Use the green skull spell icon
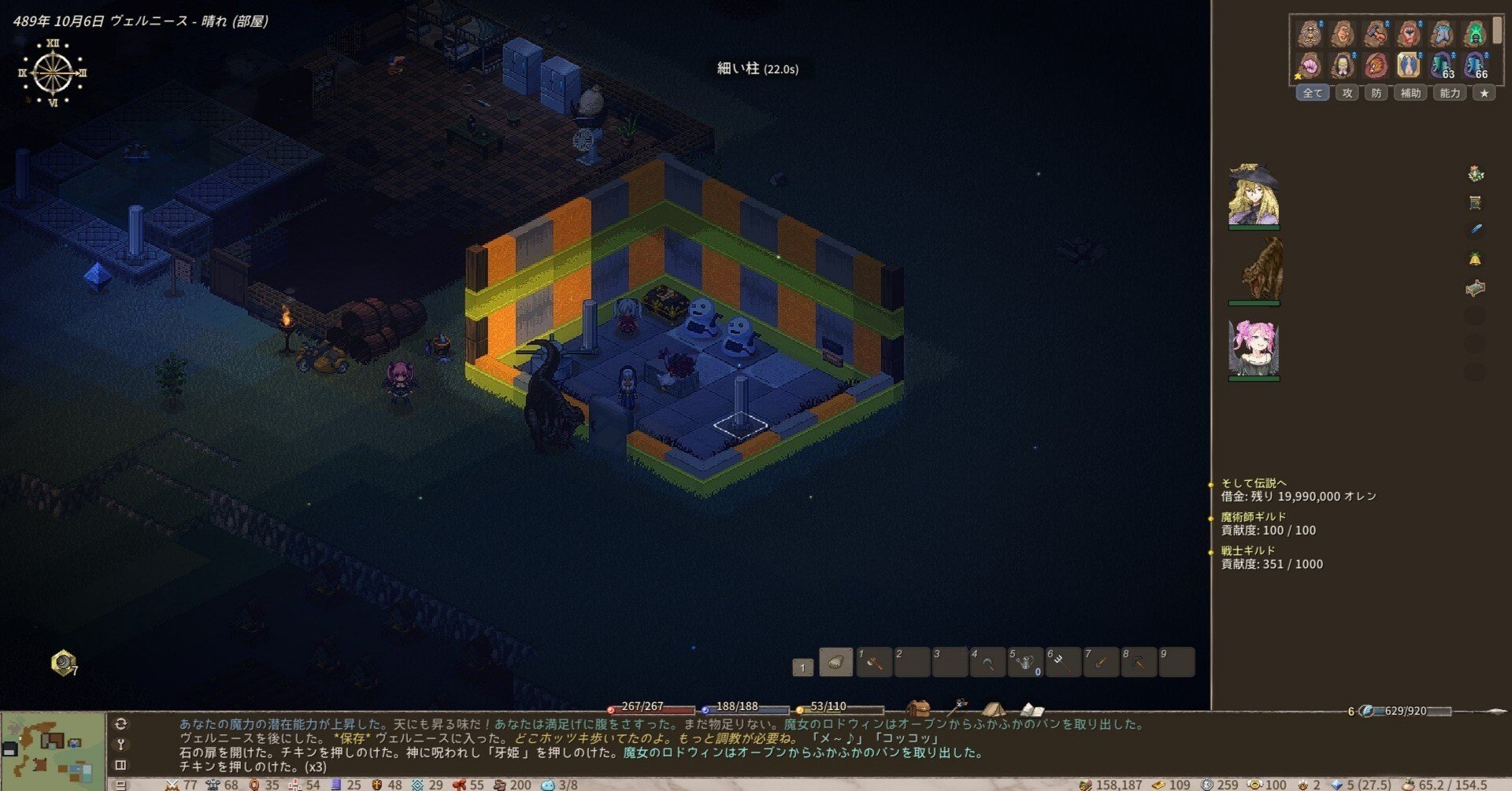 point(1475,33)
